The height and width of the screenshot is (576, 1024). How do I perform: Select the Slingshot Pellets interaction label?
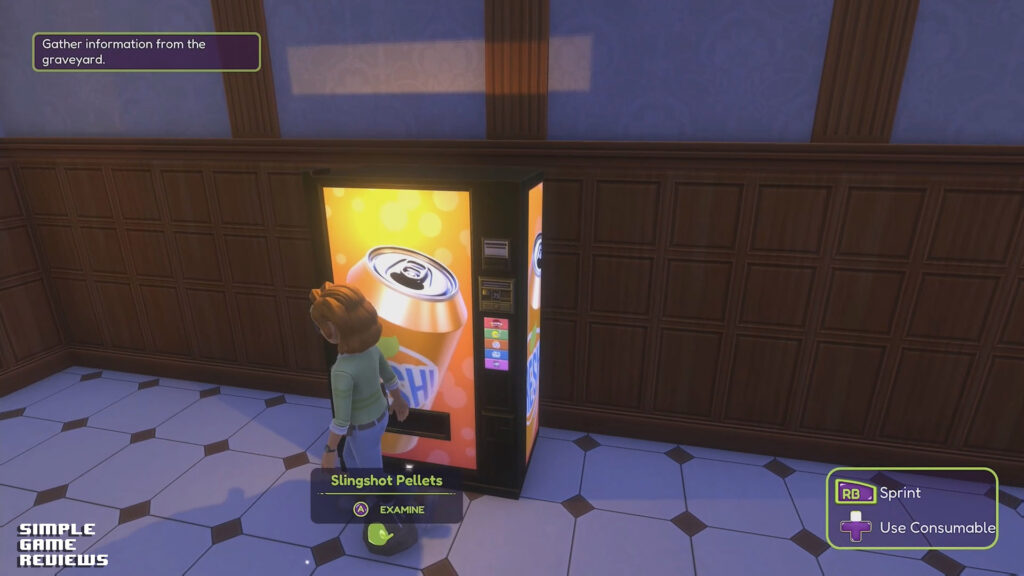click(387, 481)
